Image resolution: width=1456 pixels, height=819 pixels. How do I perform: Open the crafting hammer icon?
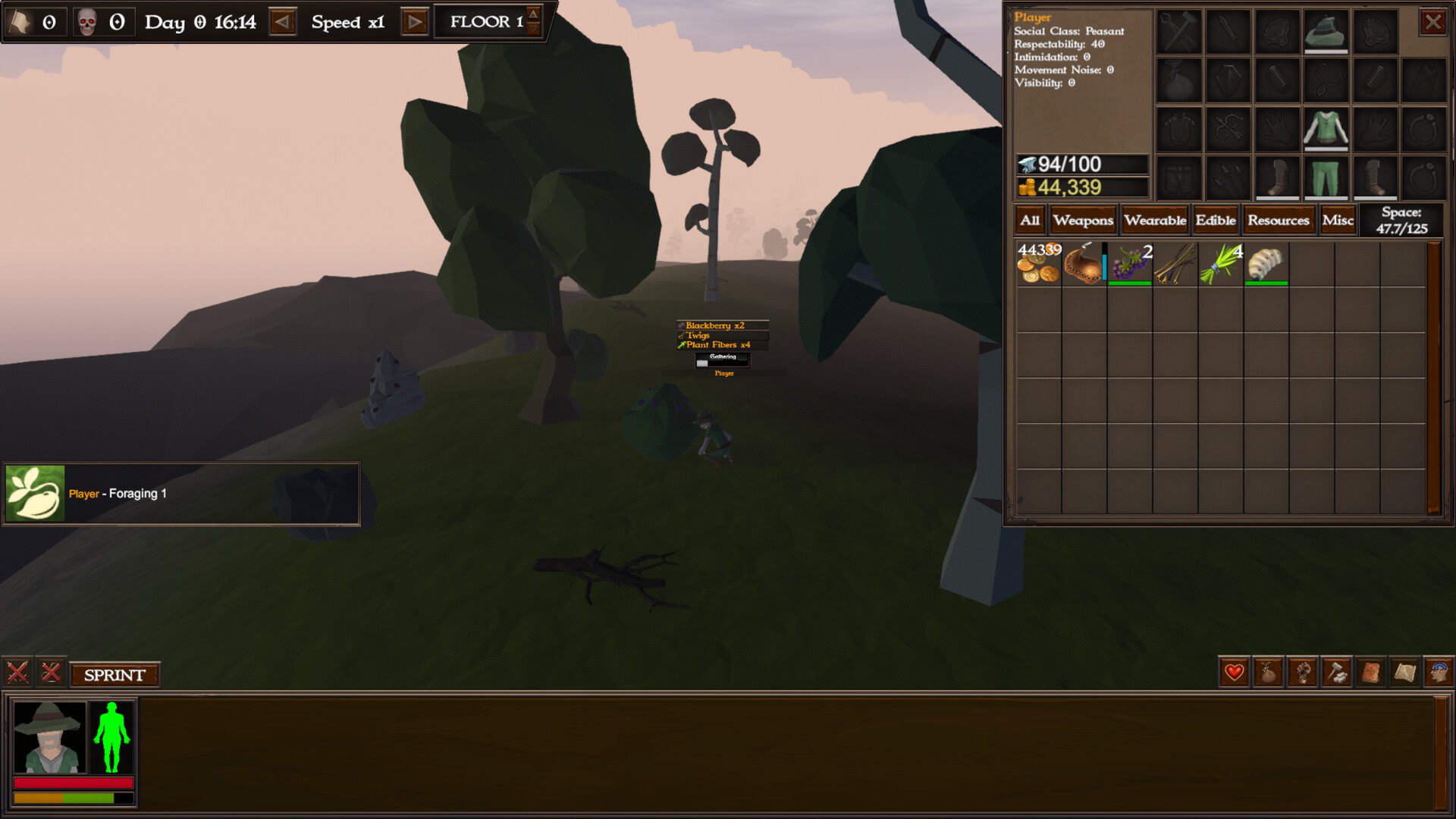(1336, 673)
